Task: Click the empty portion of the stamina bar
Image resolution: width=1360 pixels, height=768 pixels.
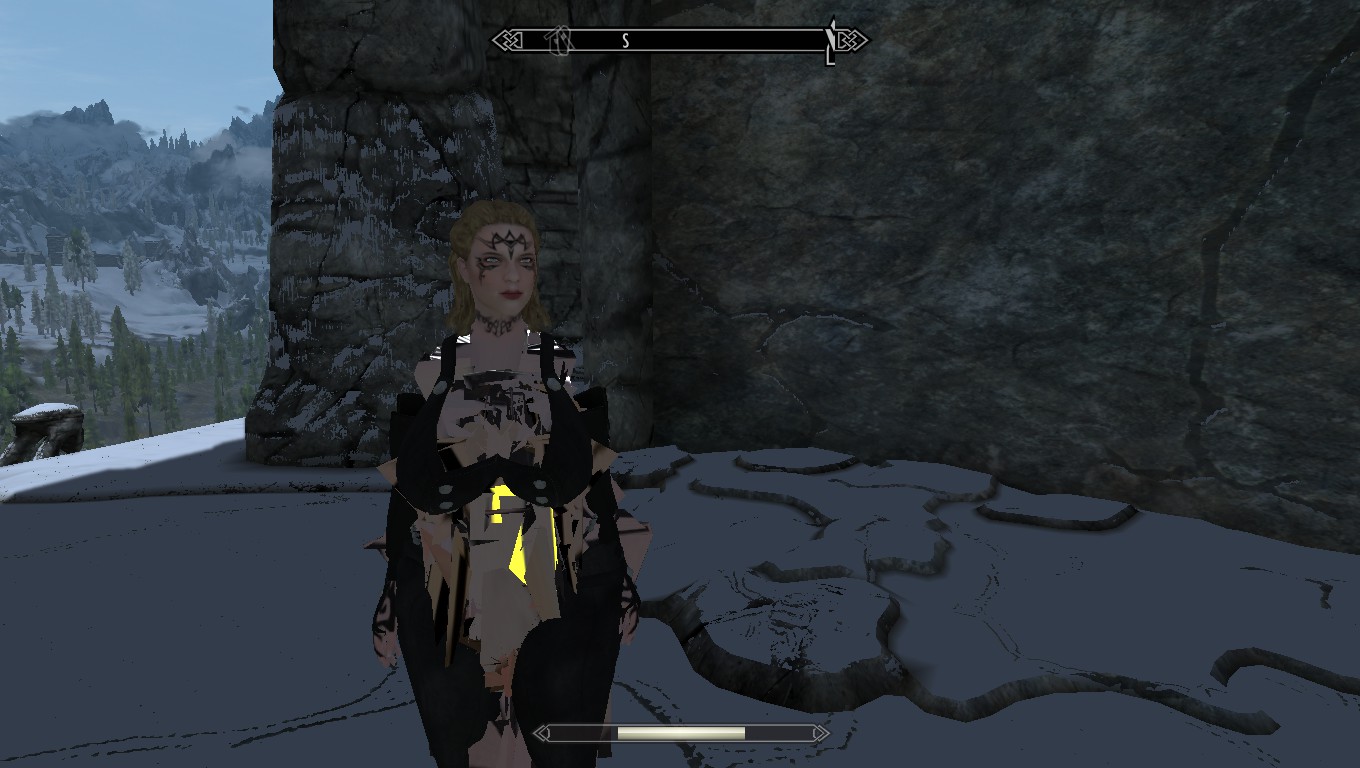Action: [780, 733]
